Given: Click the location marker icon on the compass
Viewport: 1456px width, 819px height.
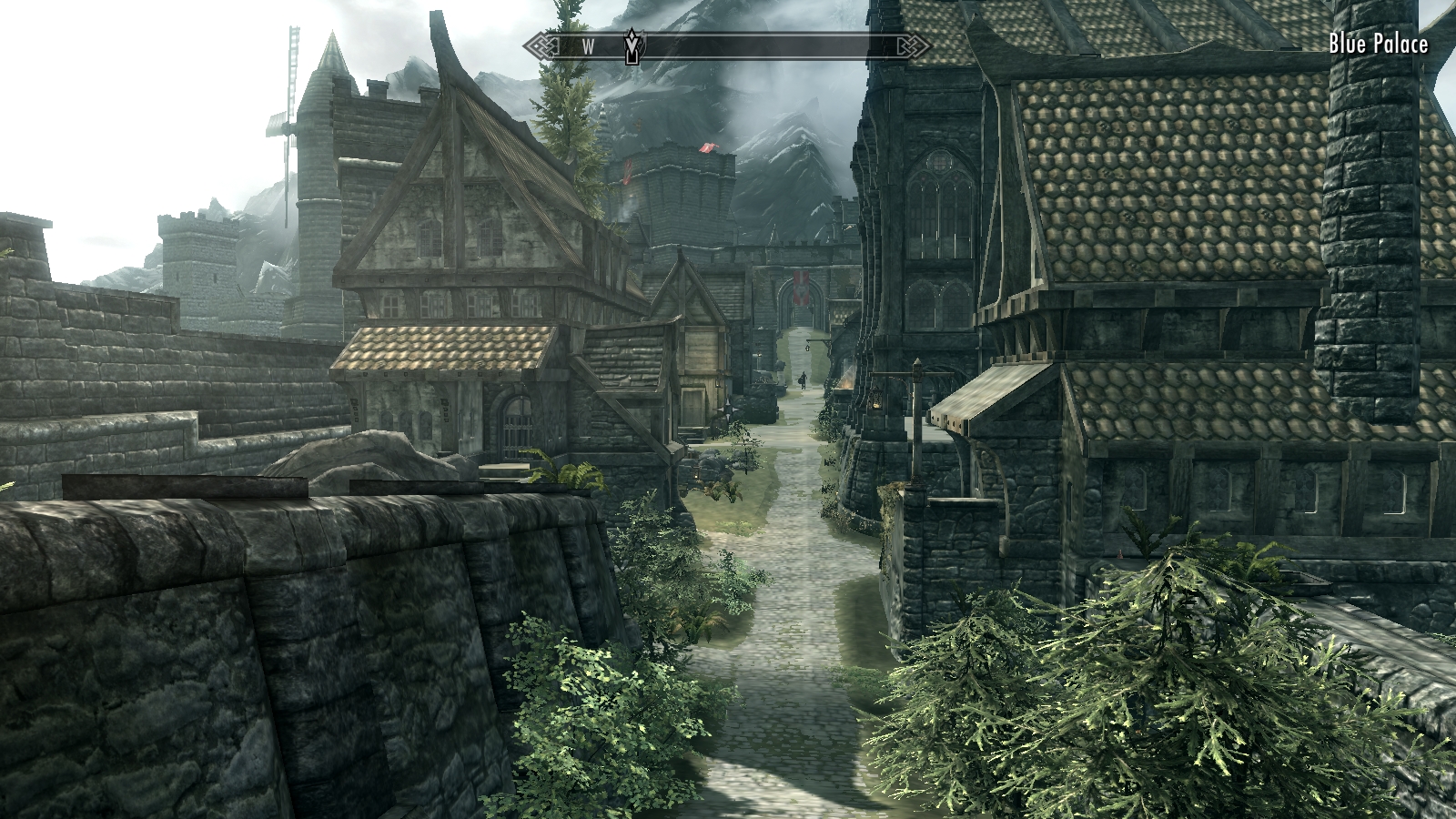Looking at the screenshot, I should tap(633, 45).
